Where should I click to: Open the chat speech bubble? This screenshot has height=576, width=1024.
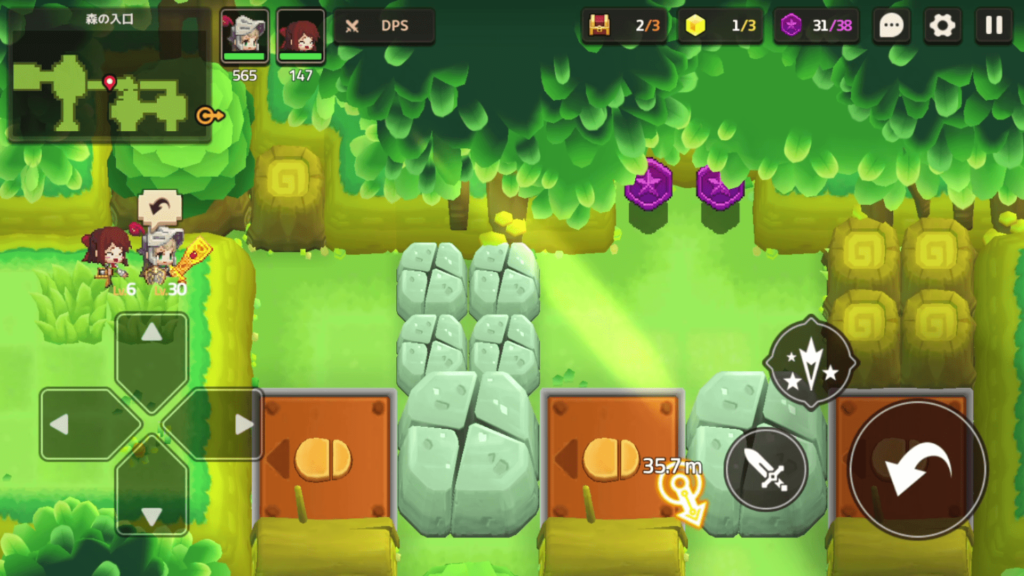(x=890, y=26)
